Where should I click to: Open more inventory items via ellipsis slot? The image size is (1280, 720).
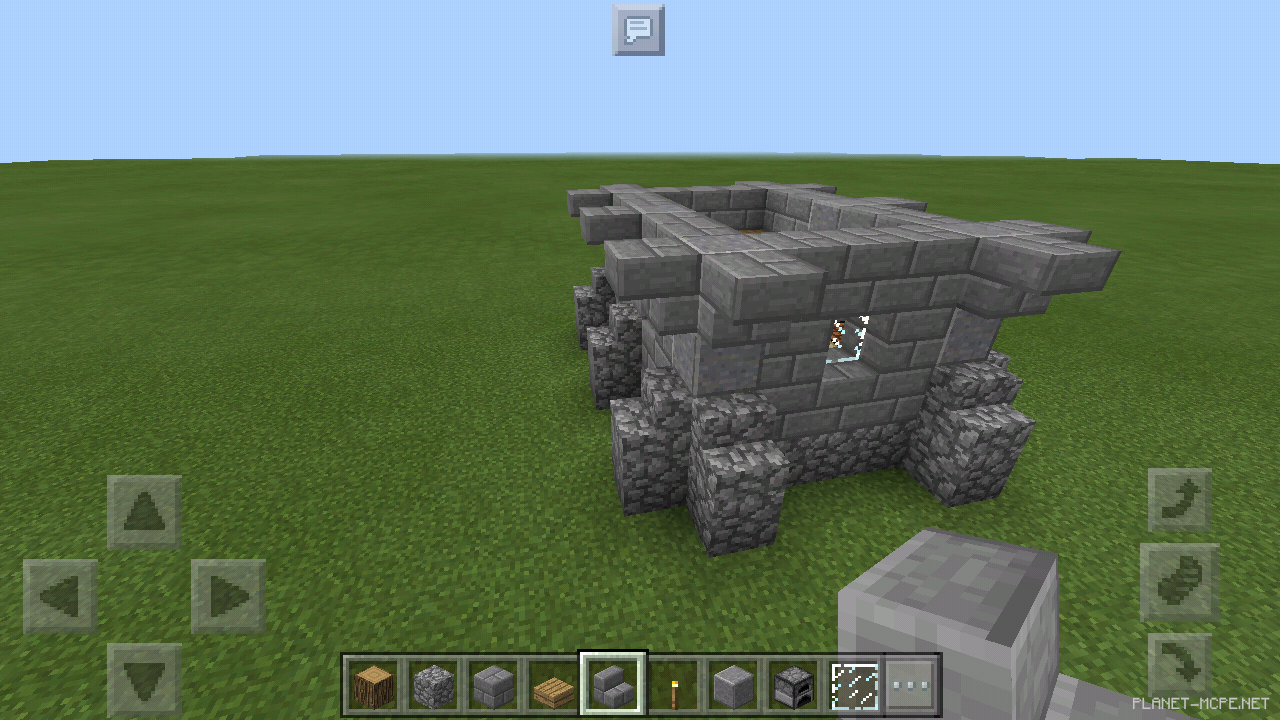[912, 681]
